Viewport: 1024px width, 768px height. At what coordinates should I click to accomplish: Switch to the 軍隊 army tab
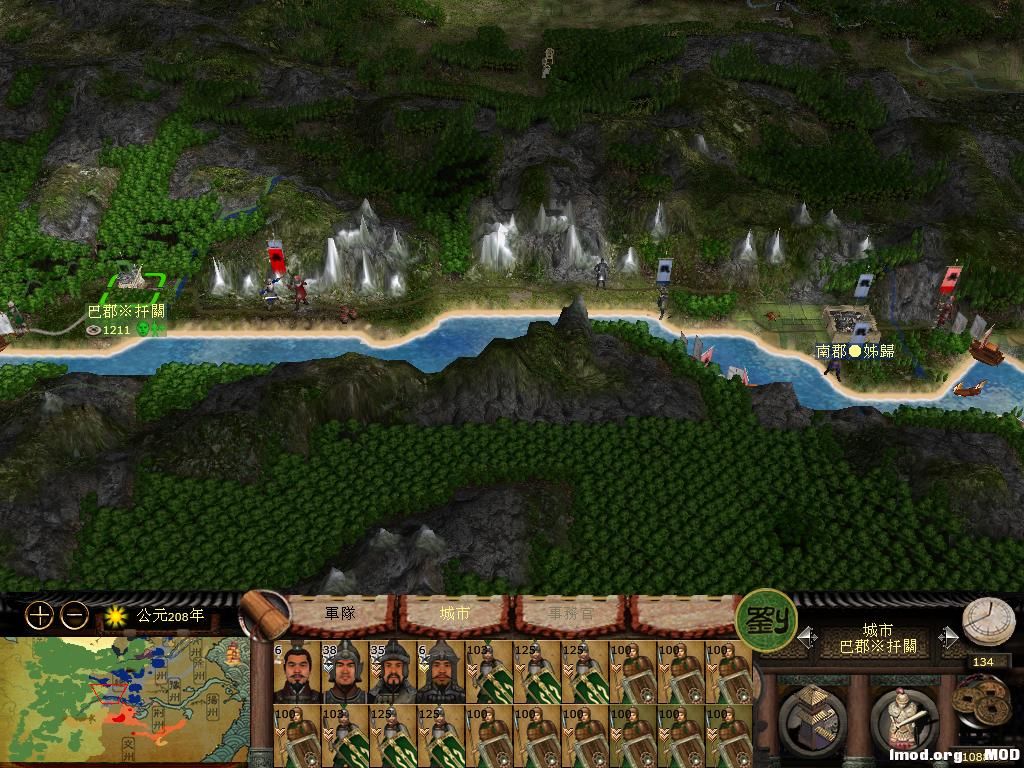(x=340, y=613)
